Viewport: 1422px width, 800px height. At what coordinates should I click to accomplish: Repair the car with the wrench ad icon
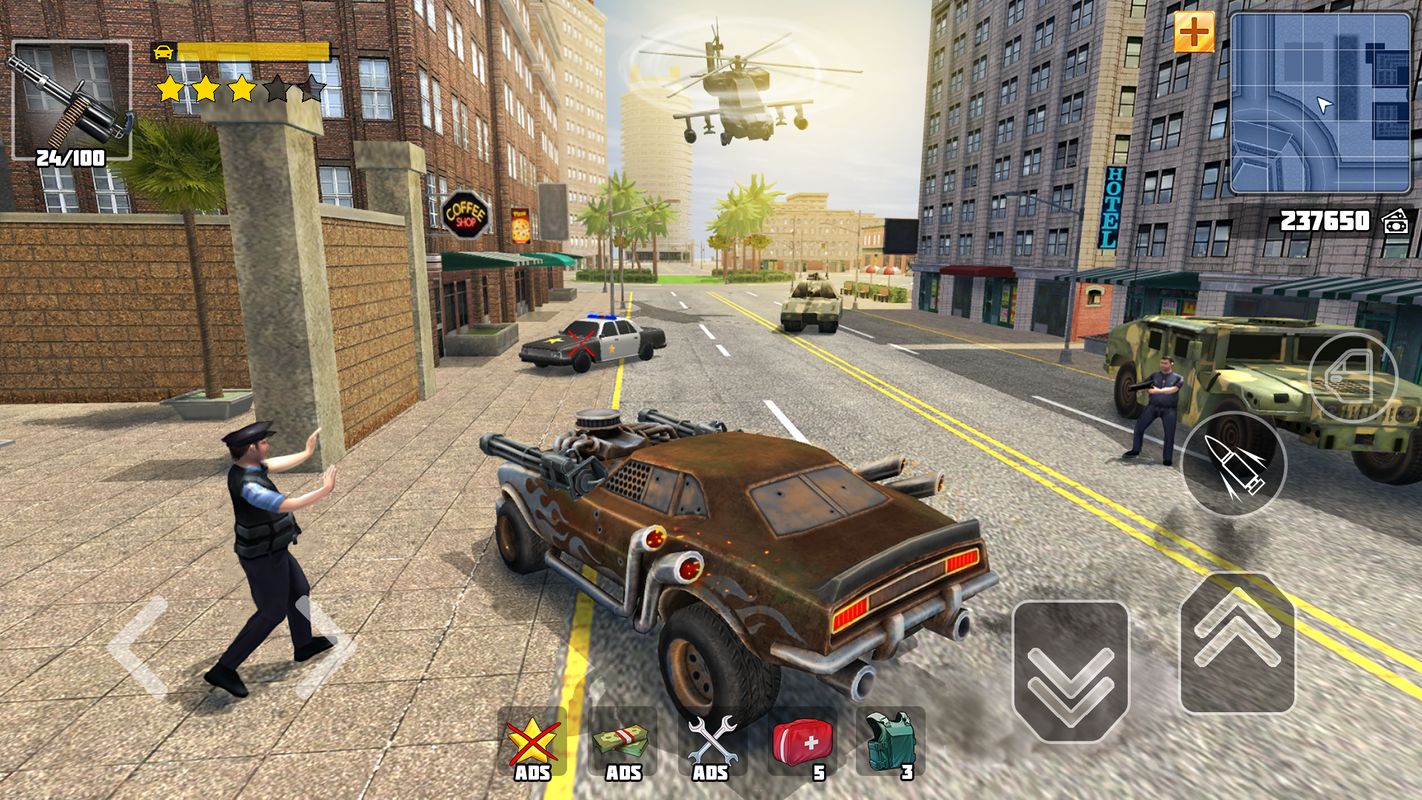[x=711, y=743]
